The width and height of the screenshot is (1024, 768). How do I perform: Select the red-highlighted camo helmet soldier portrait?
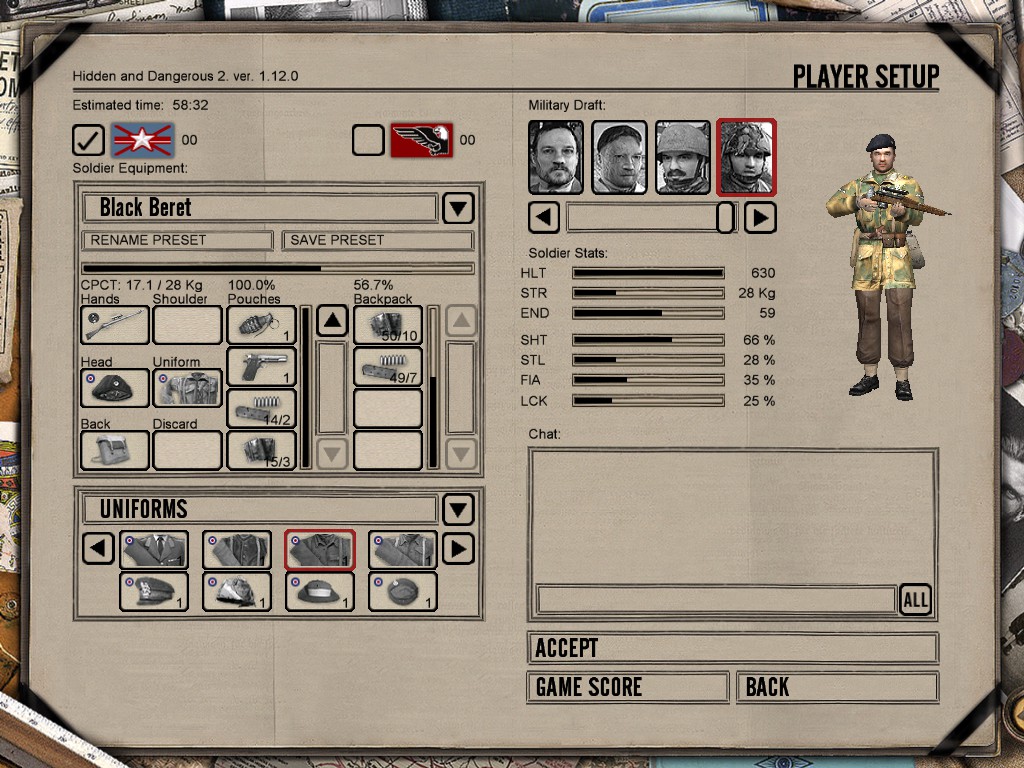coord(746,157)
